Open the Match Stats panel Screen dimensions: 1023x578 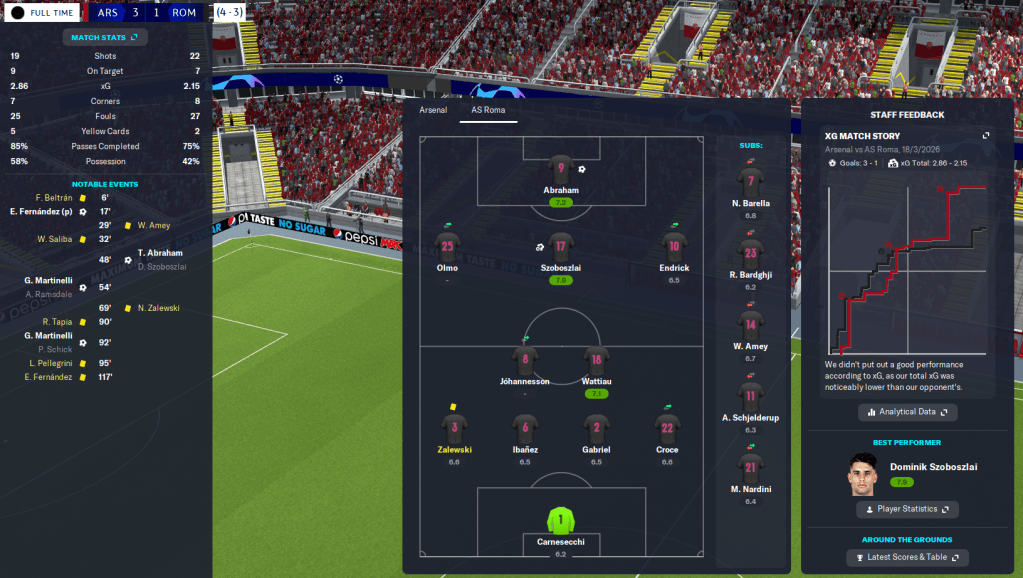(x=105, y=37)
